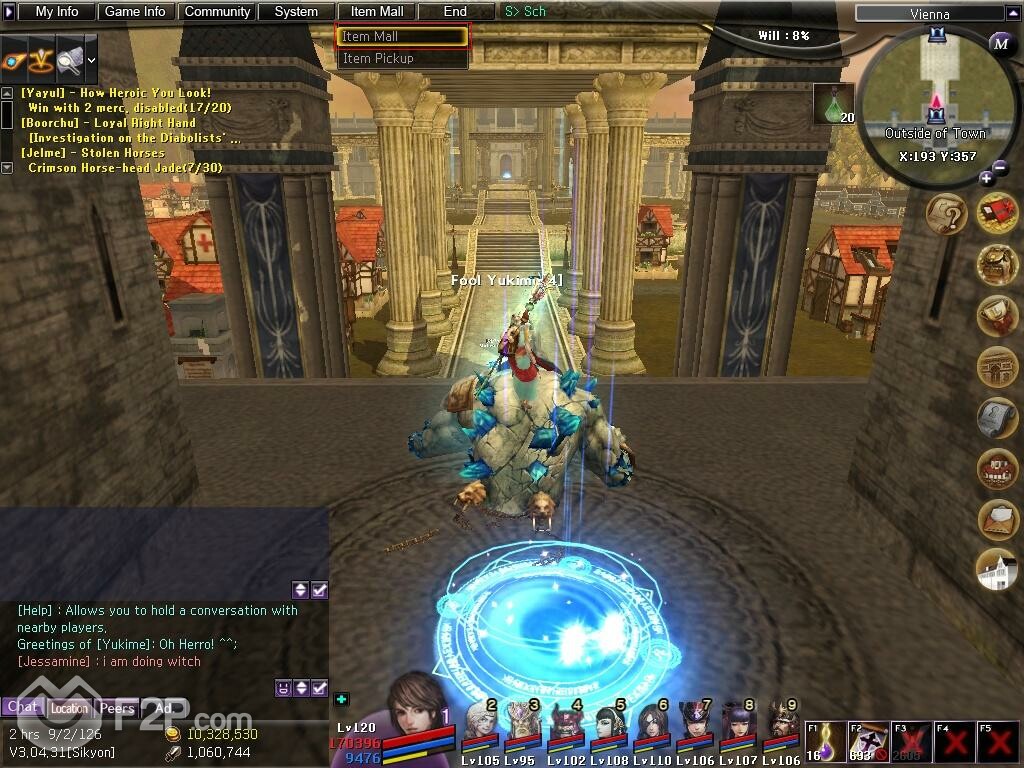Open the My Info menu
This screenshot has height=768, width=1024.
pos(57,12)
